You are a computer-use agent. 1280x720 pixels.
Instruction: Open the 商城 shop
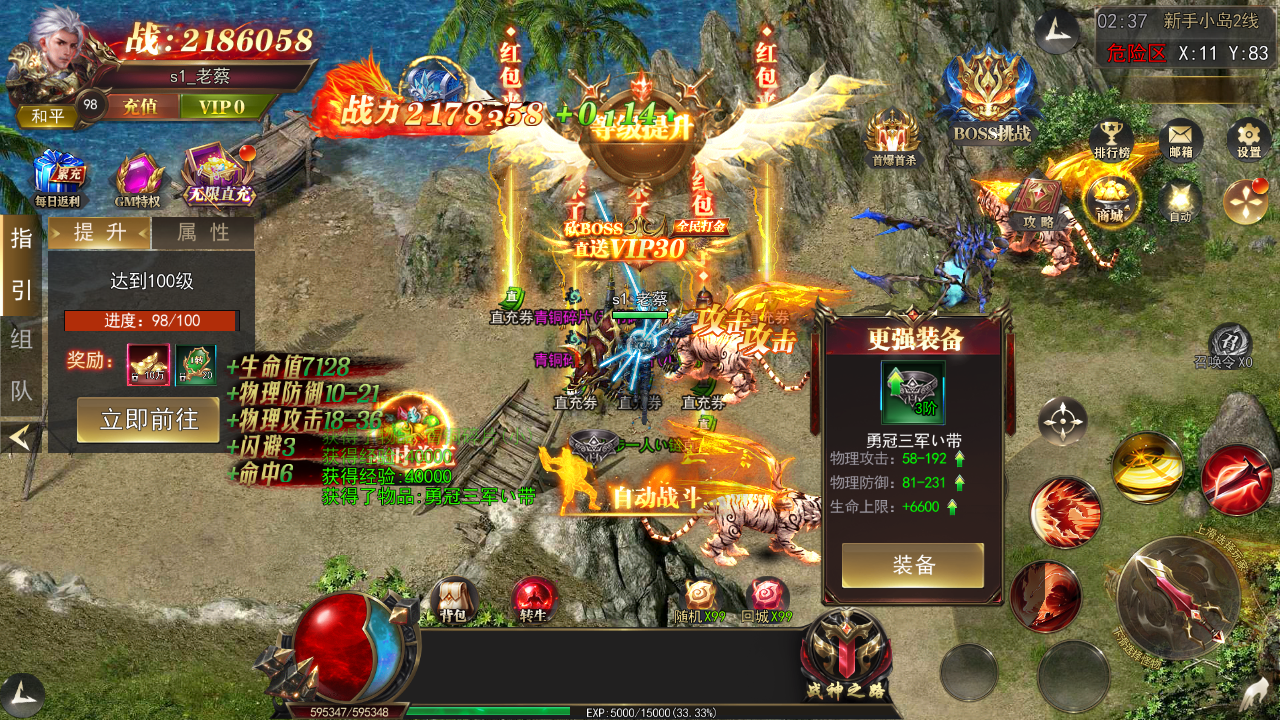[1110, 200]
